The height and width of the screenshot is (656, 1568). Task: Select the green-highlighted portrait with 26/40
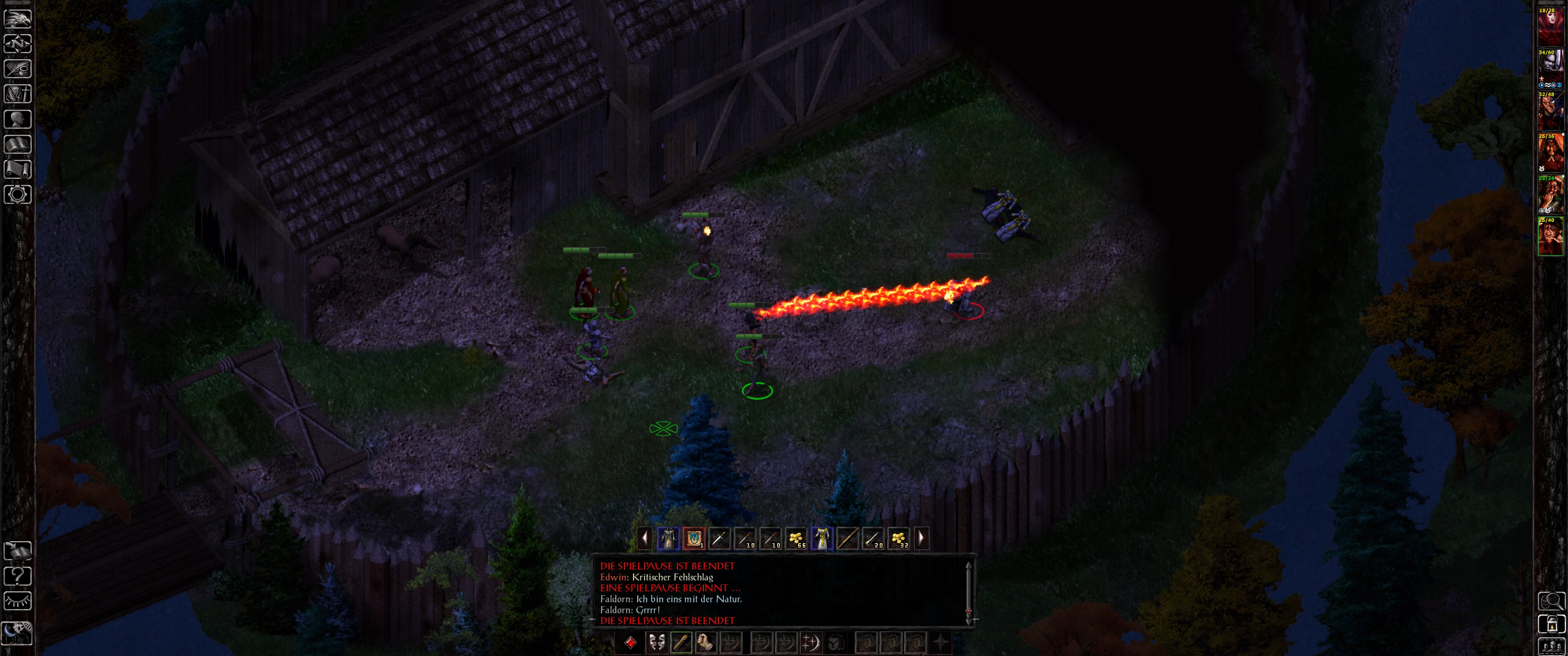(1550, 236)
